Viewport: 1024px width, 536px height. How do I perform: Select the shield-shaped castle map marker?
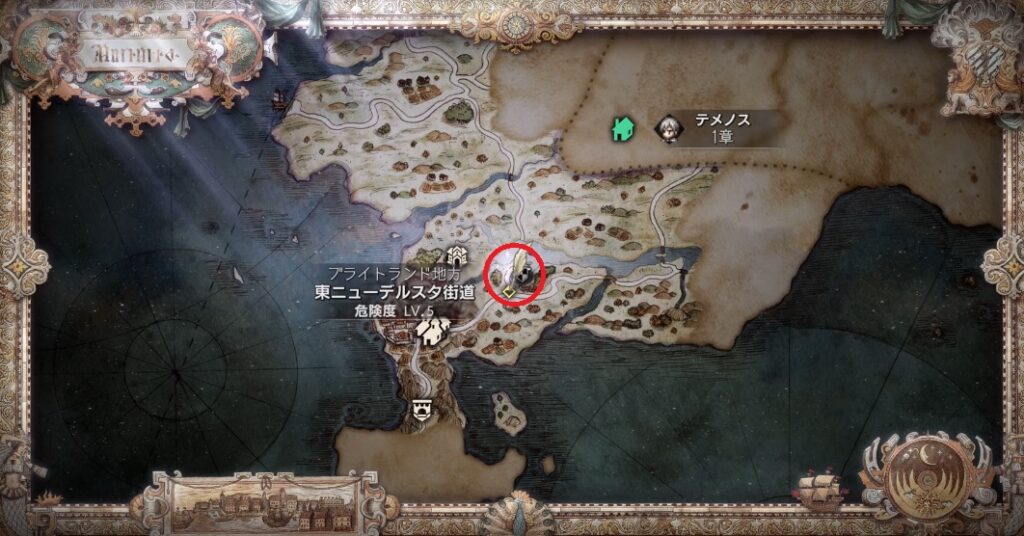422,408
